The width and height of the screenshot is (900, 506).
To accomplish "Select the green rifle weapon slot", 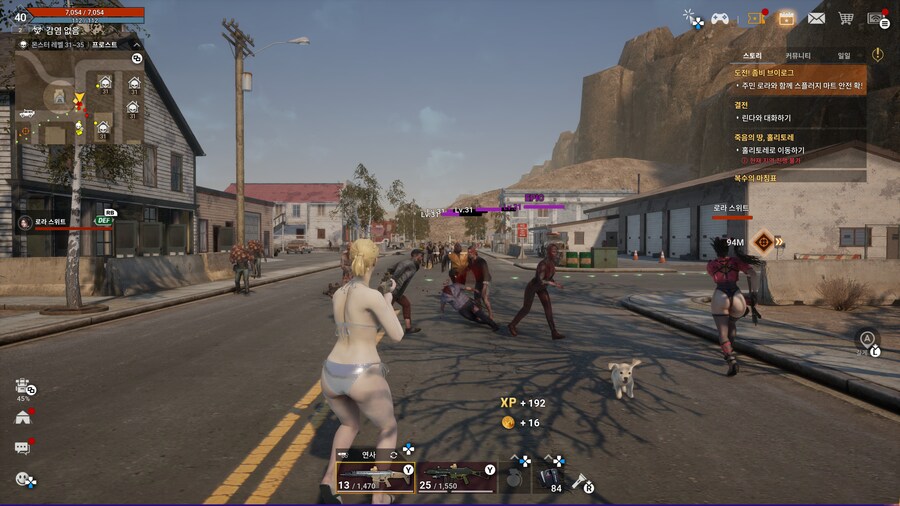I will (x=456, y=477).
